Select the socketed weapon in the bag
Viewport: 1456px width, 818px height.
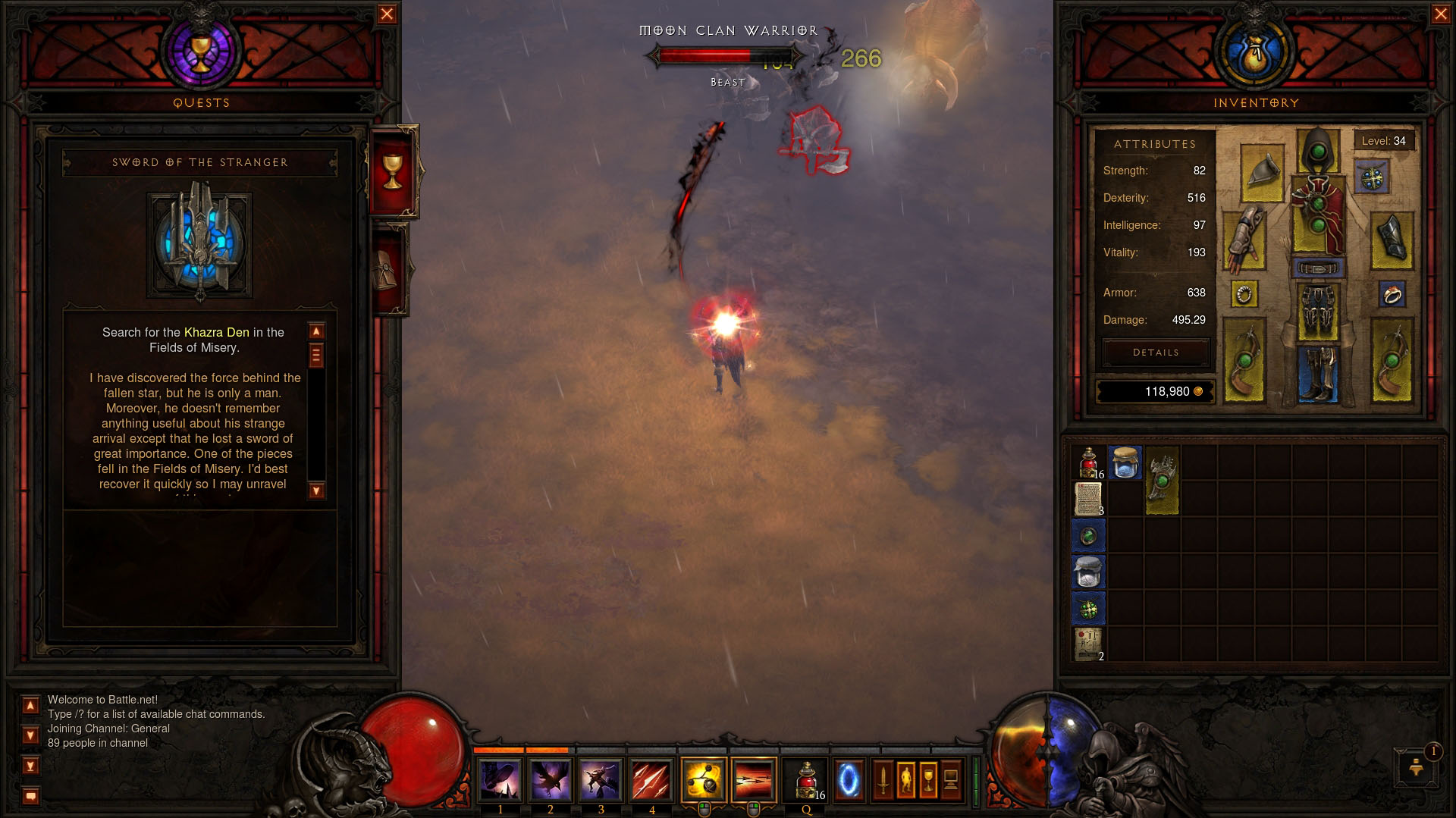point(1162,481)
